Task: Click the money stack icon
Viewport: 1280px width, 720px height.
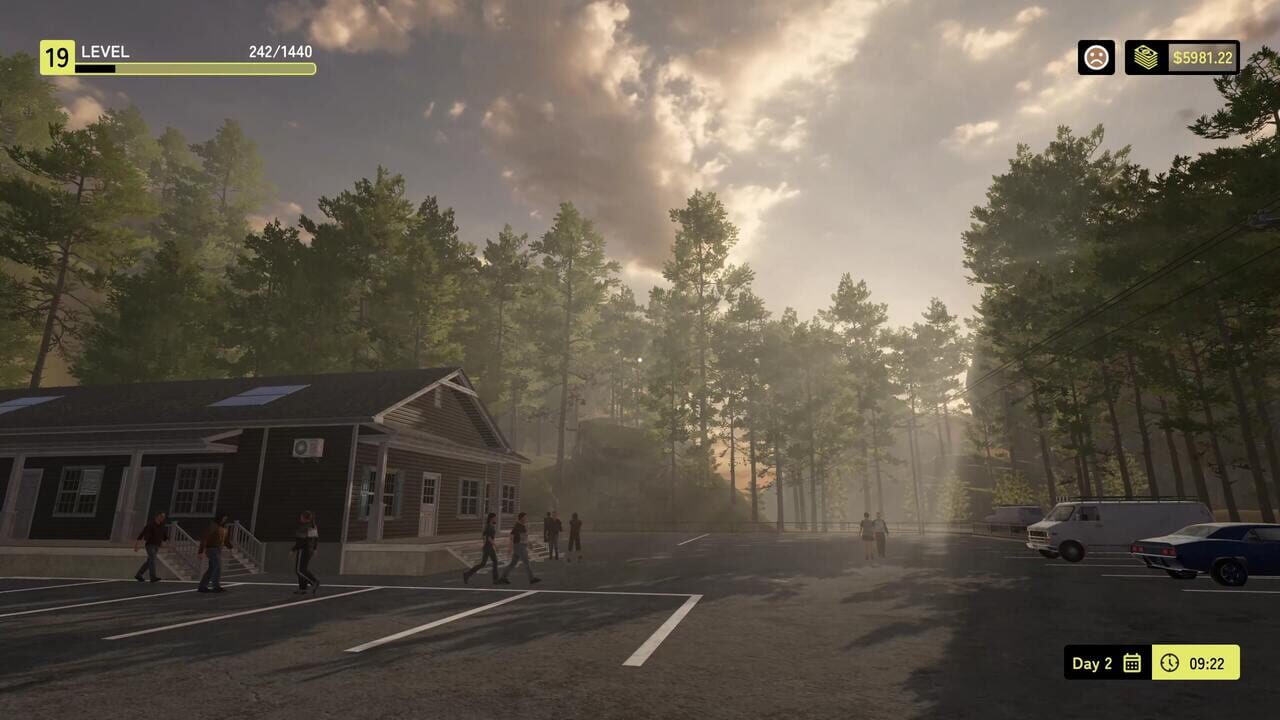Action: pyautogui.click(x=1148, y=58)
